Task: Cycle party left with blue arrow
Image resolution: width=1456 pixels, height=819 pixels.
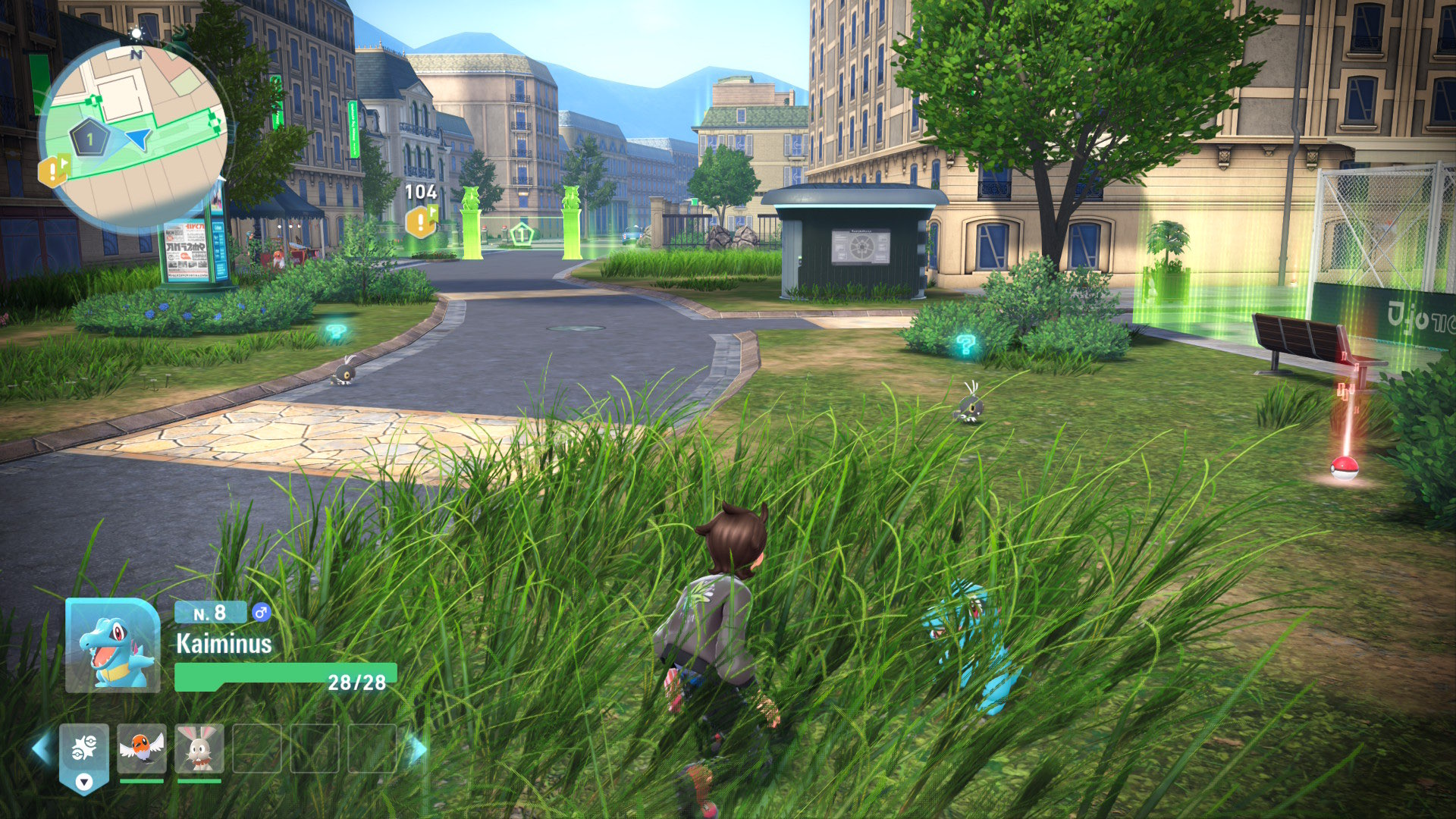Action: pyautogui.click(x=42, y=749)
